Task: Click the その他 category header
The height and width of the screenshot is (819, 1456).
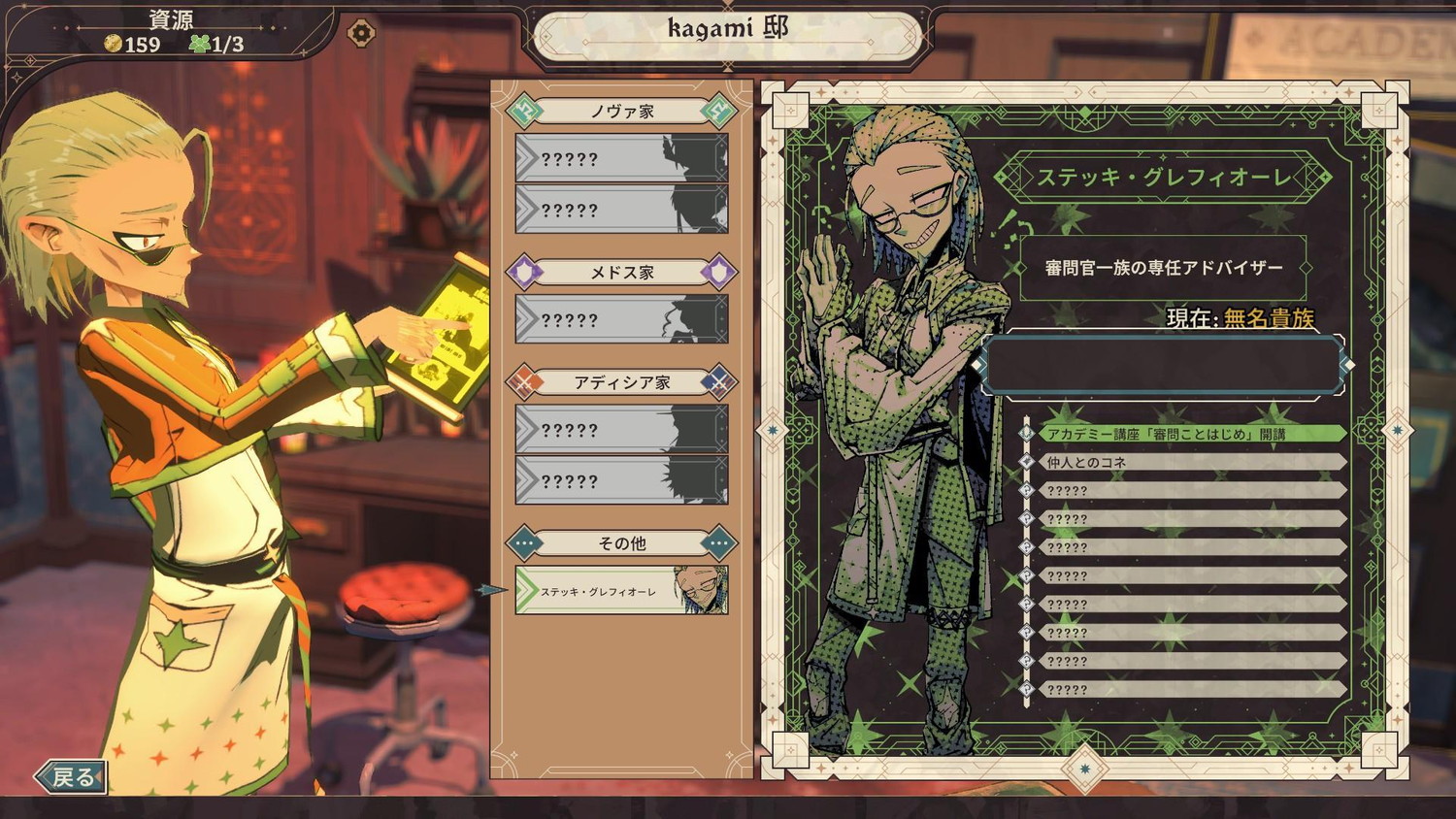Action: [621, 543]
